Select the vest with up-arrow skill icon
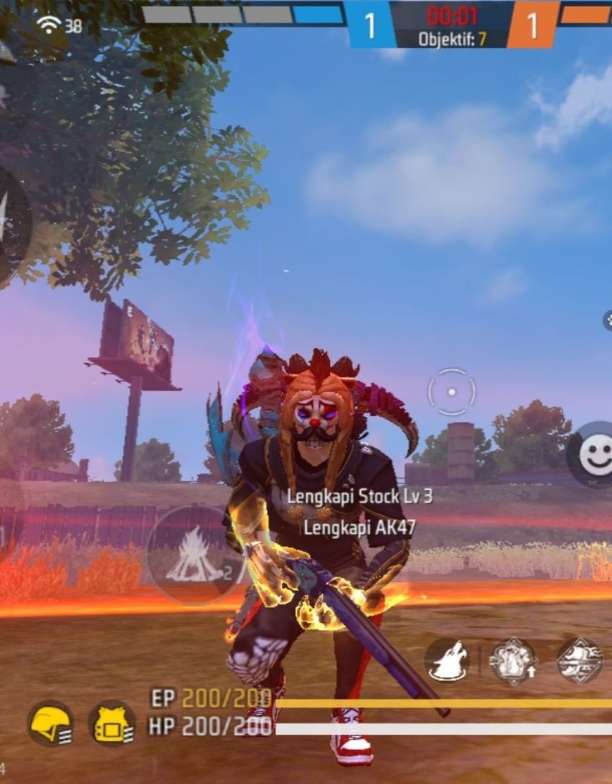Screen dimensions: 612x784 (513, 660)
